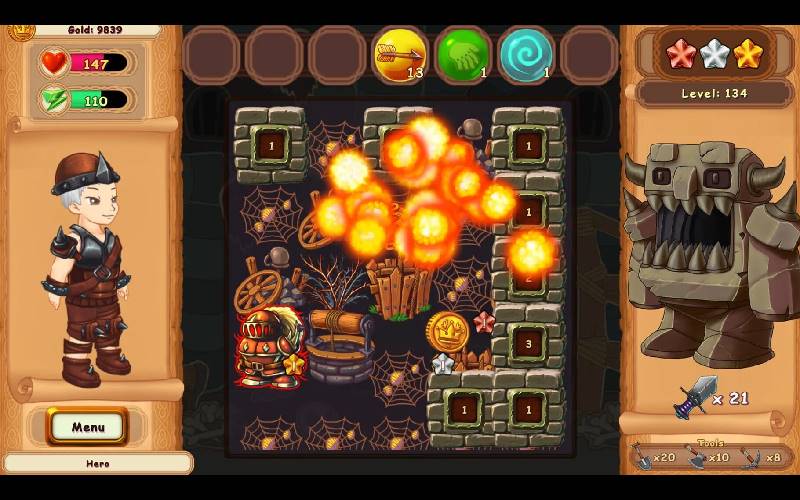The image size is (800, 500).
Task: Open the Menu button
Action: 88,427
